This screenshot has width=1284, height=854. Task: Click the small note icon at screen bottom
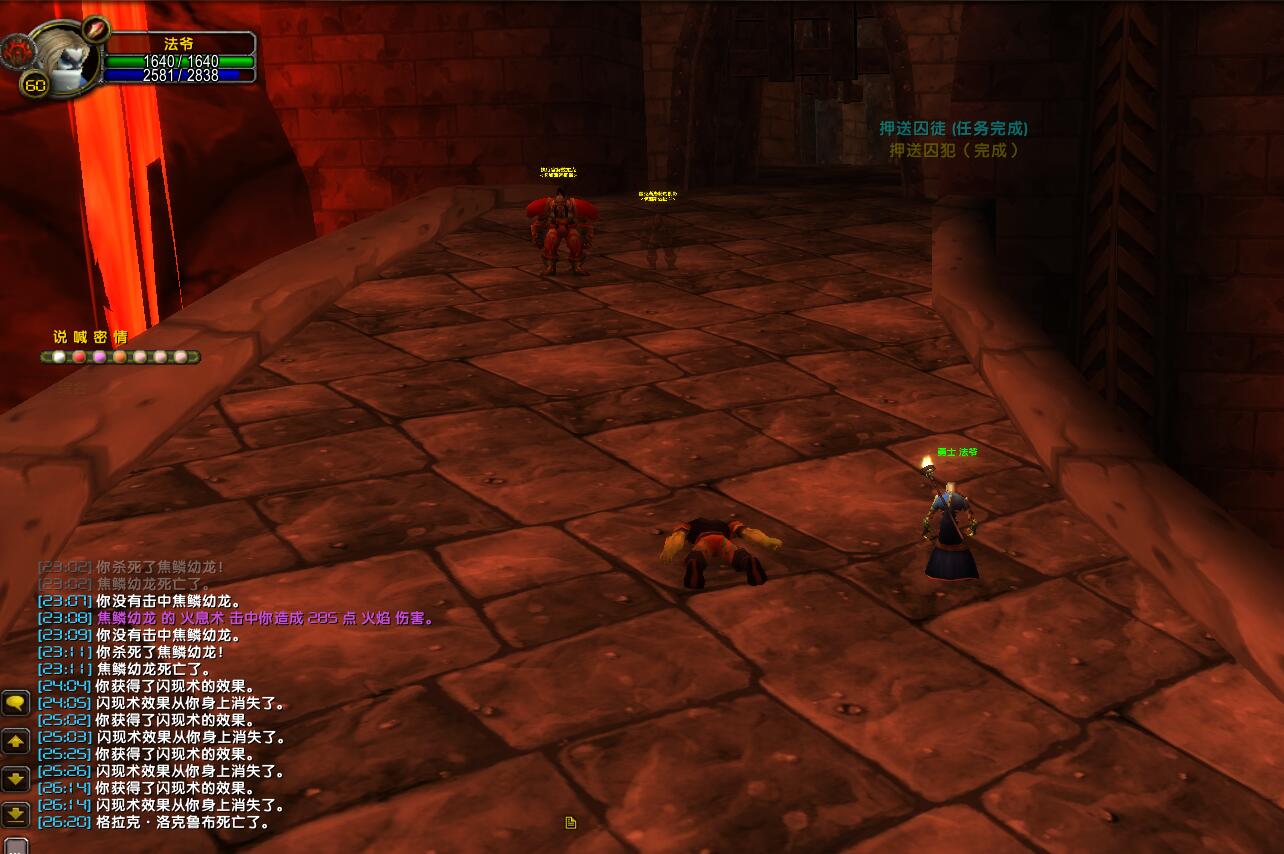coord(570,823)
